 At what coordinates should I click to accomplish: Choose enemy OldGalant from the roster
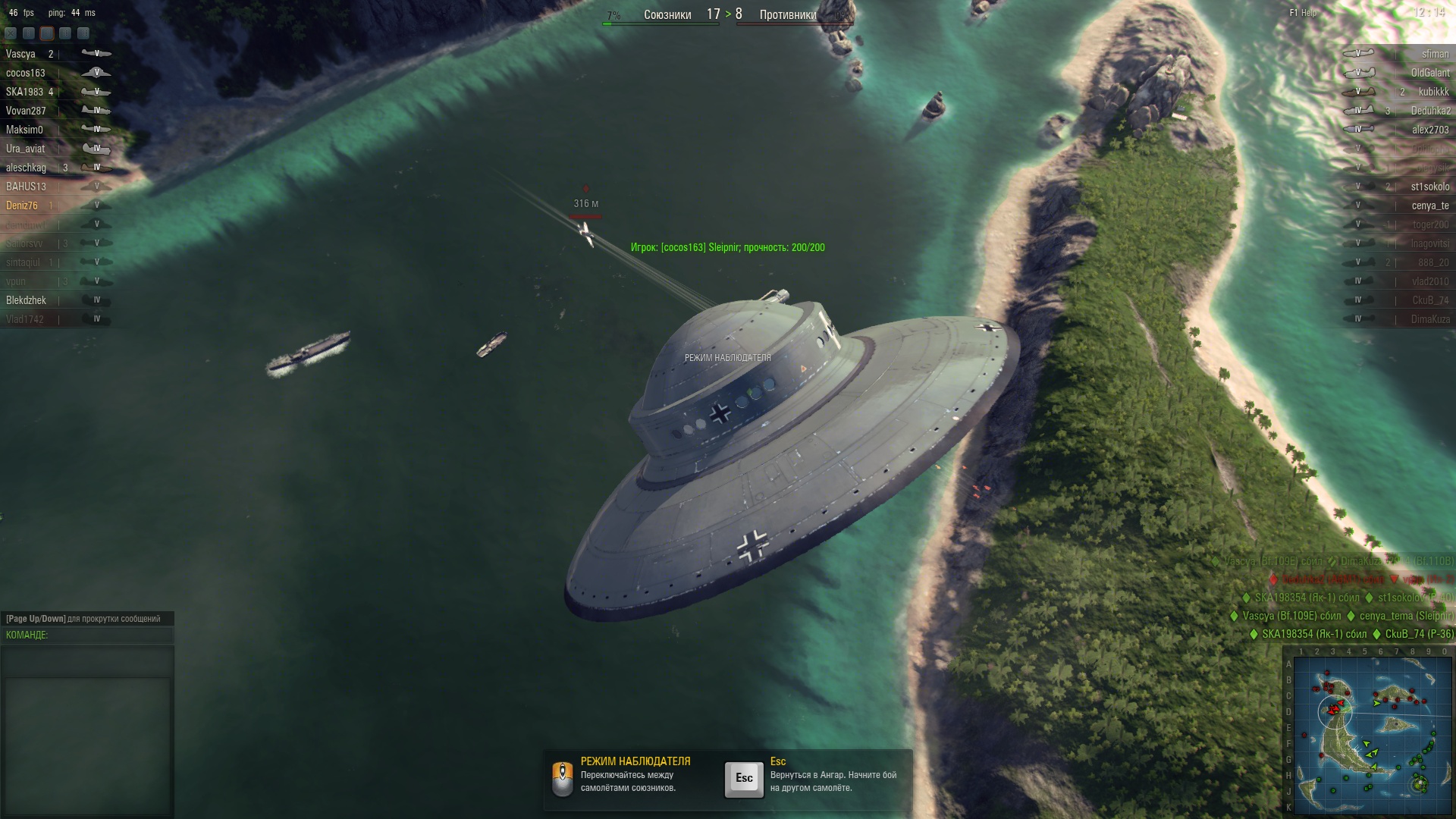pos(1430,73)
